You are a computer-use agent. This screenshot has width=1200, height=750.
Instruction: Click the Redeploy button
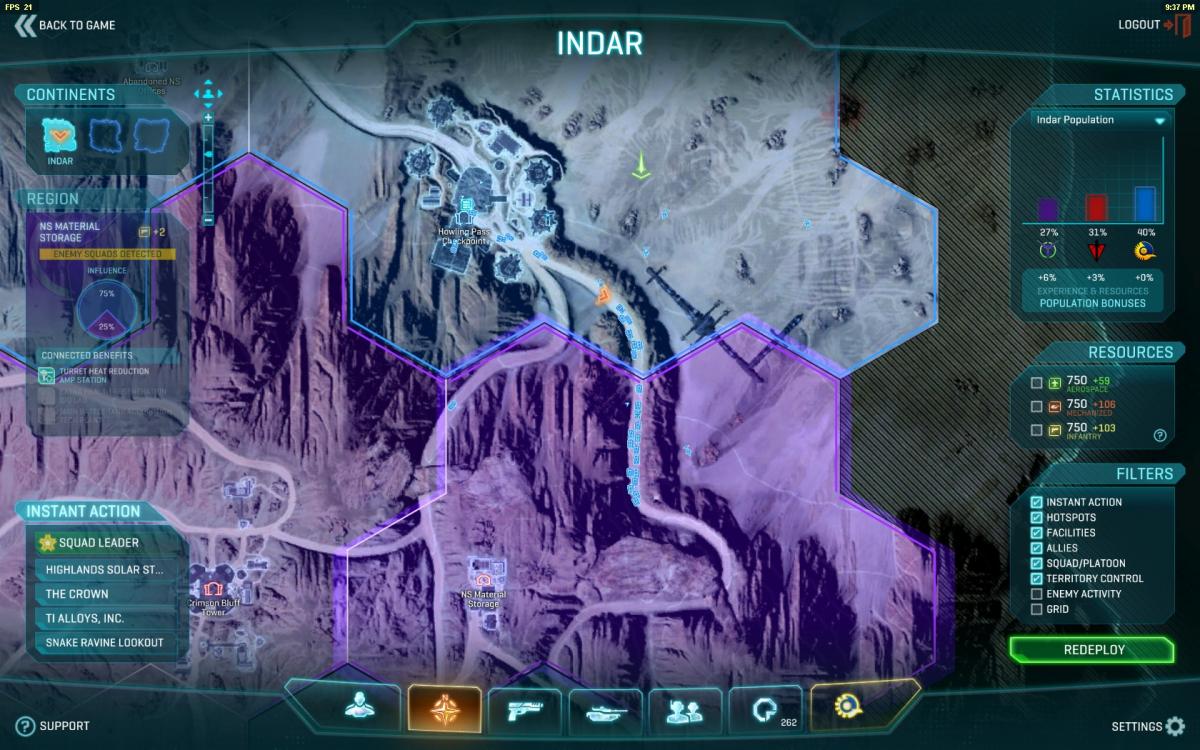click(1093, 650)
